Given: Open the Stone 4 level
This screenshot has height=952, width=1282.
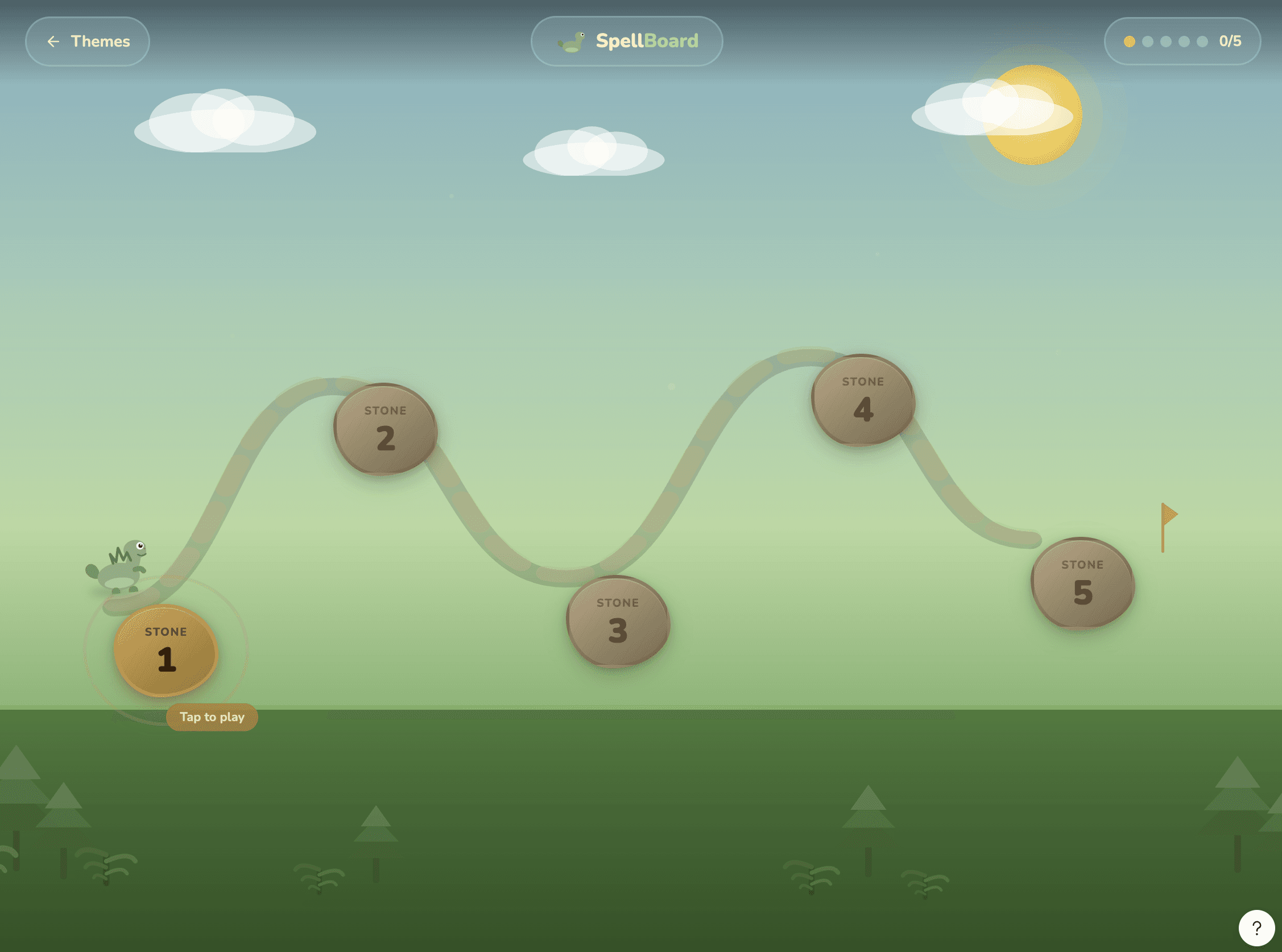Looking at the screenshot, I should [863, 400].
